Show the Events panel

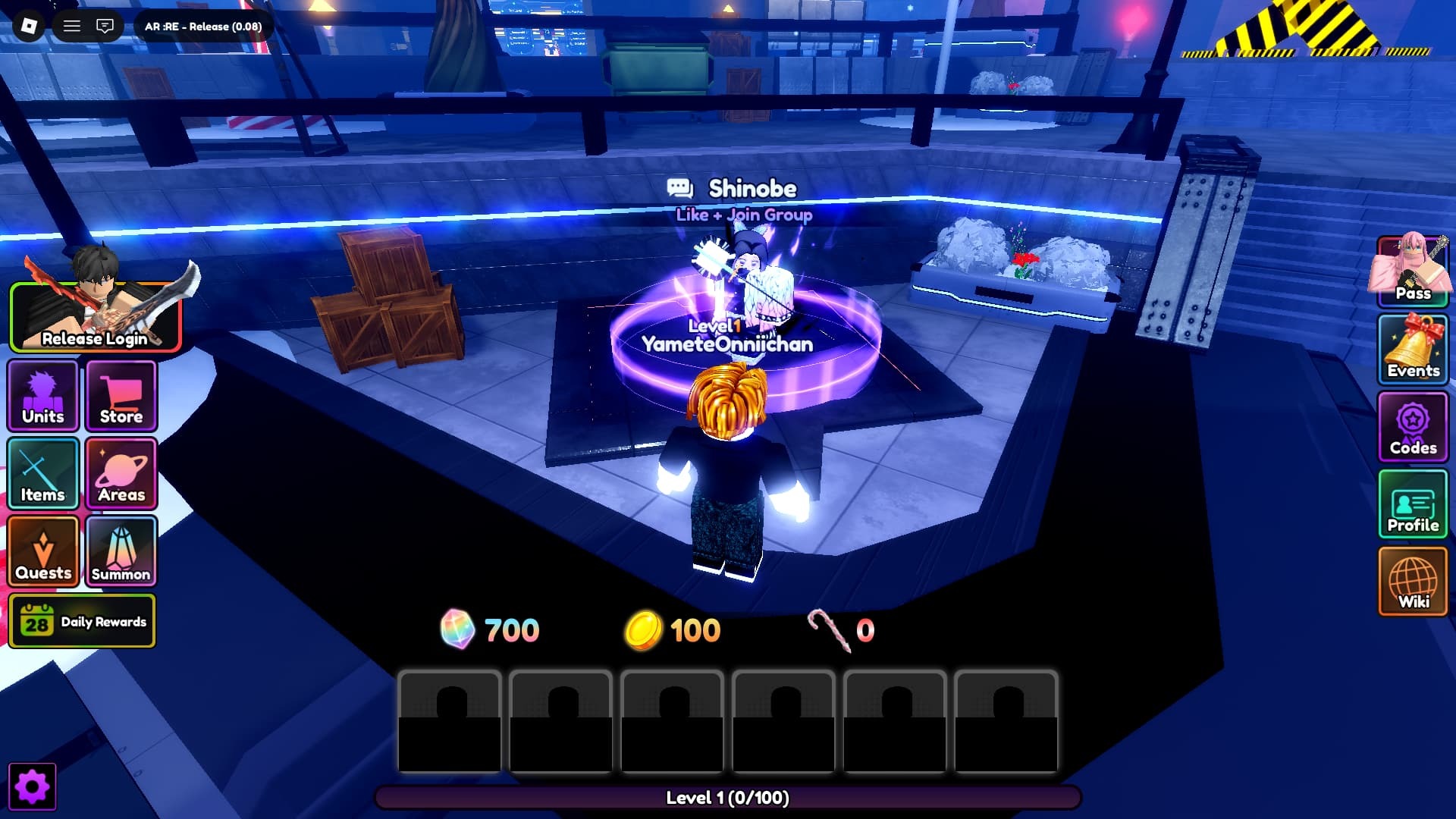click(1413, 350)
